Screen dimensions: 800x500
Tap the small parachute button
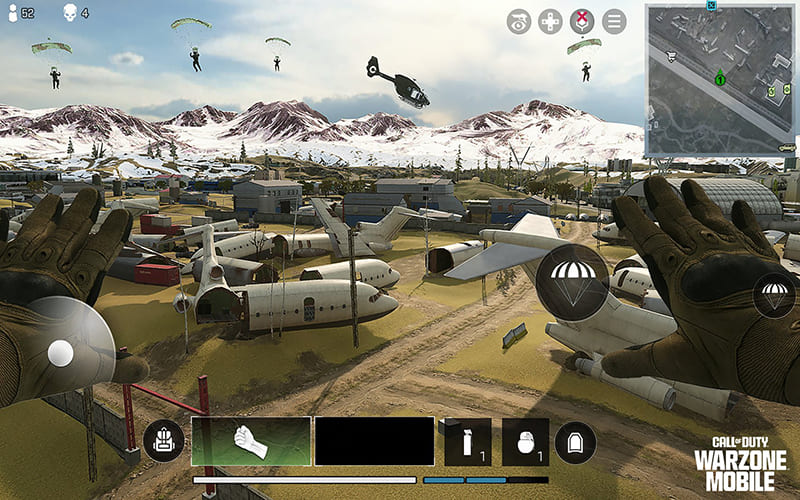tap(774, 296)
